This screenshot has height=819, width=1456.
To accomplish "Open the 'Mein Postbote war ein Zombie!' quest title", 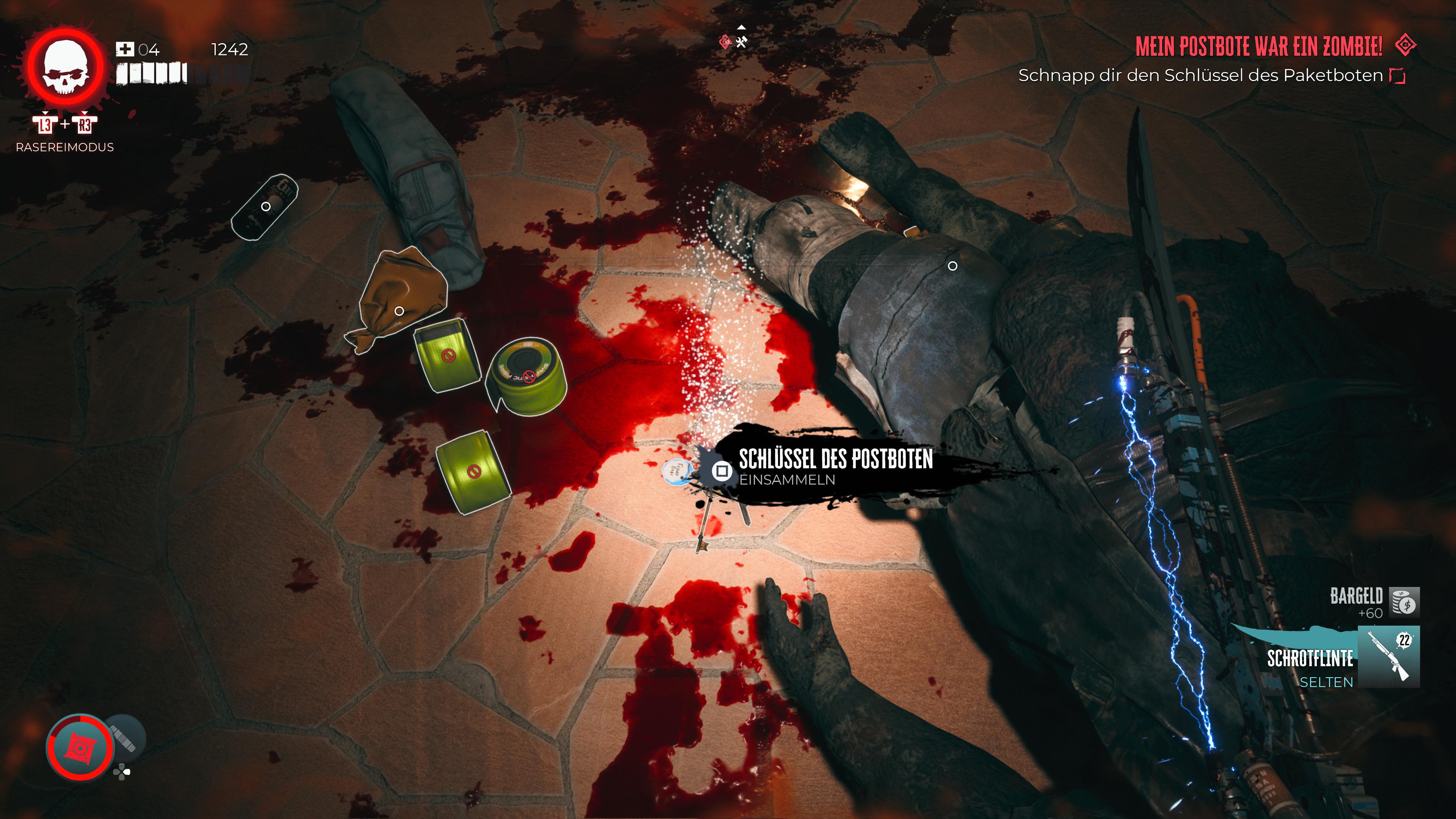I will (1258, 46).
